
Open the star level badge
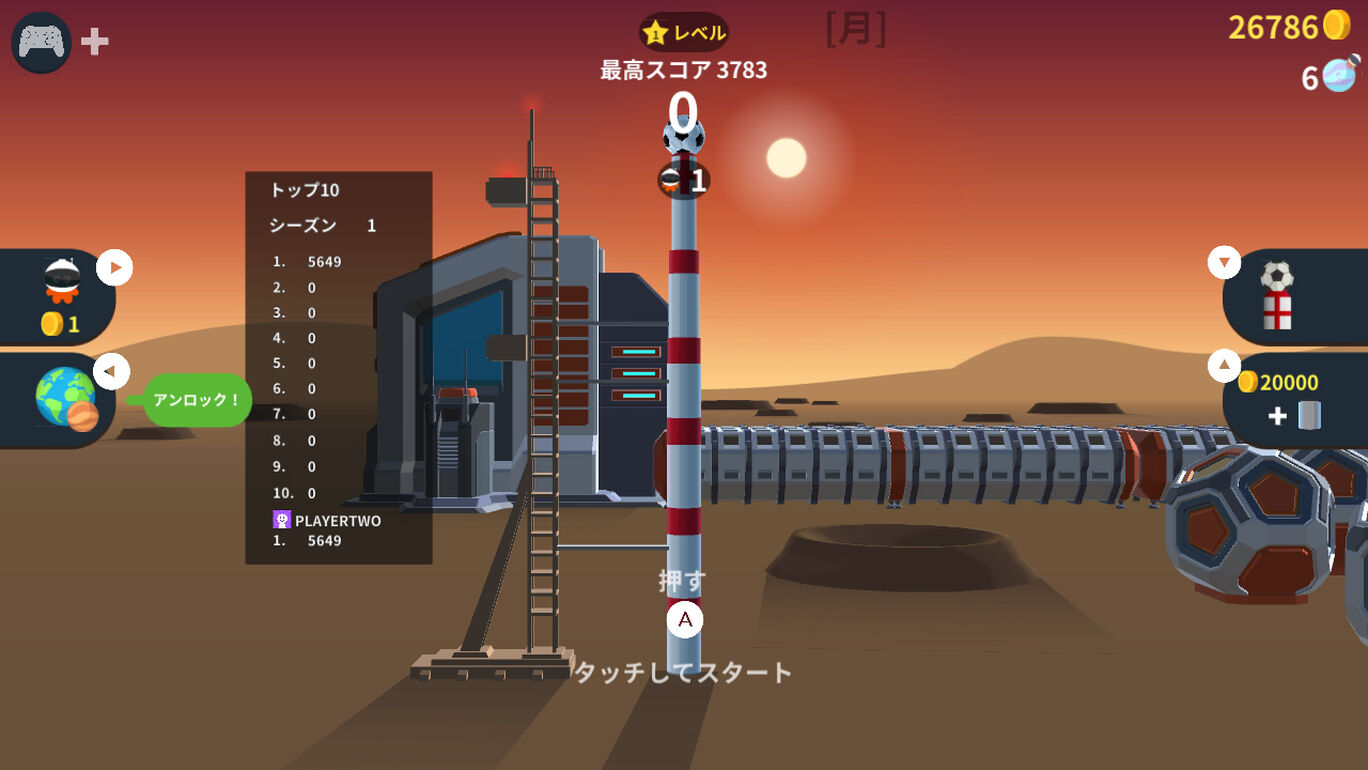pos(684,33)
